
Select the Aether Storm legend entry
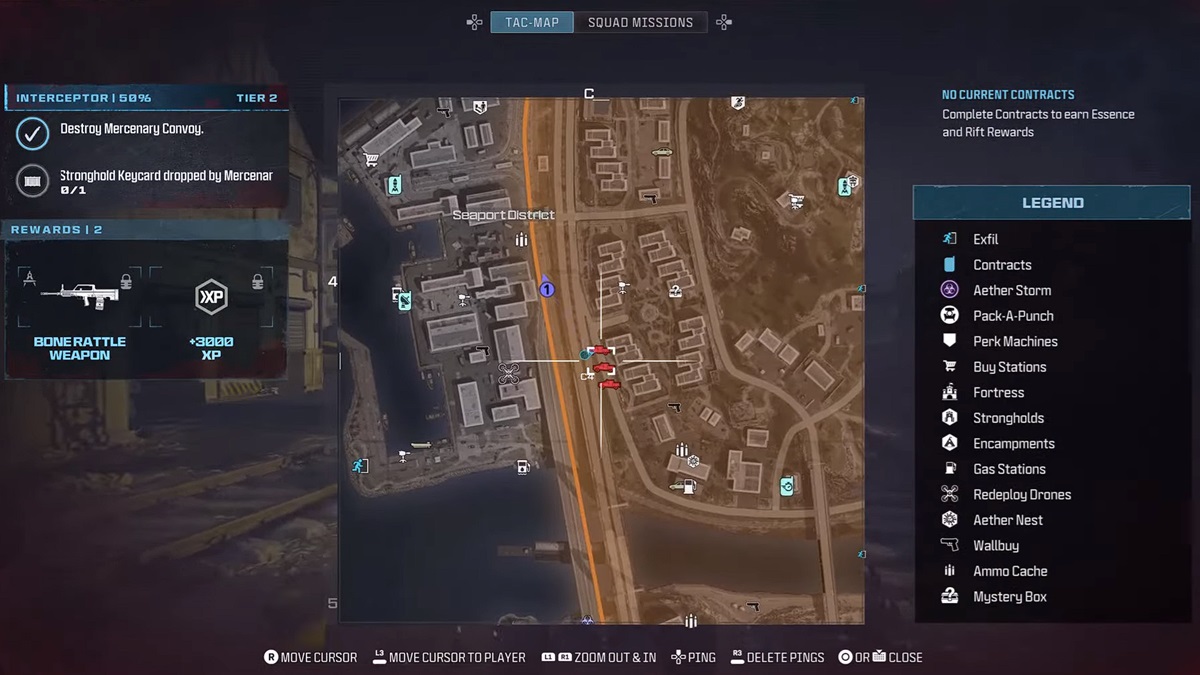(1012, 290)
